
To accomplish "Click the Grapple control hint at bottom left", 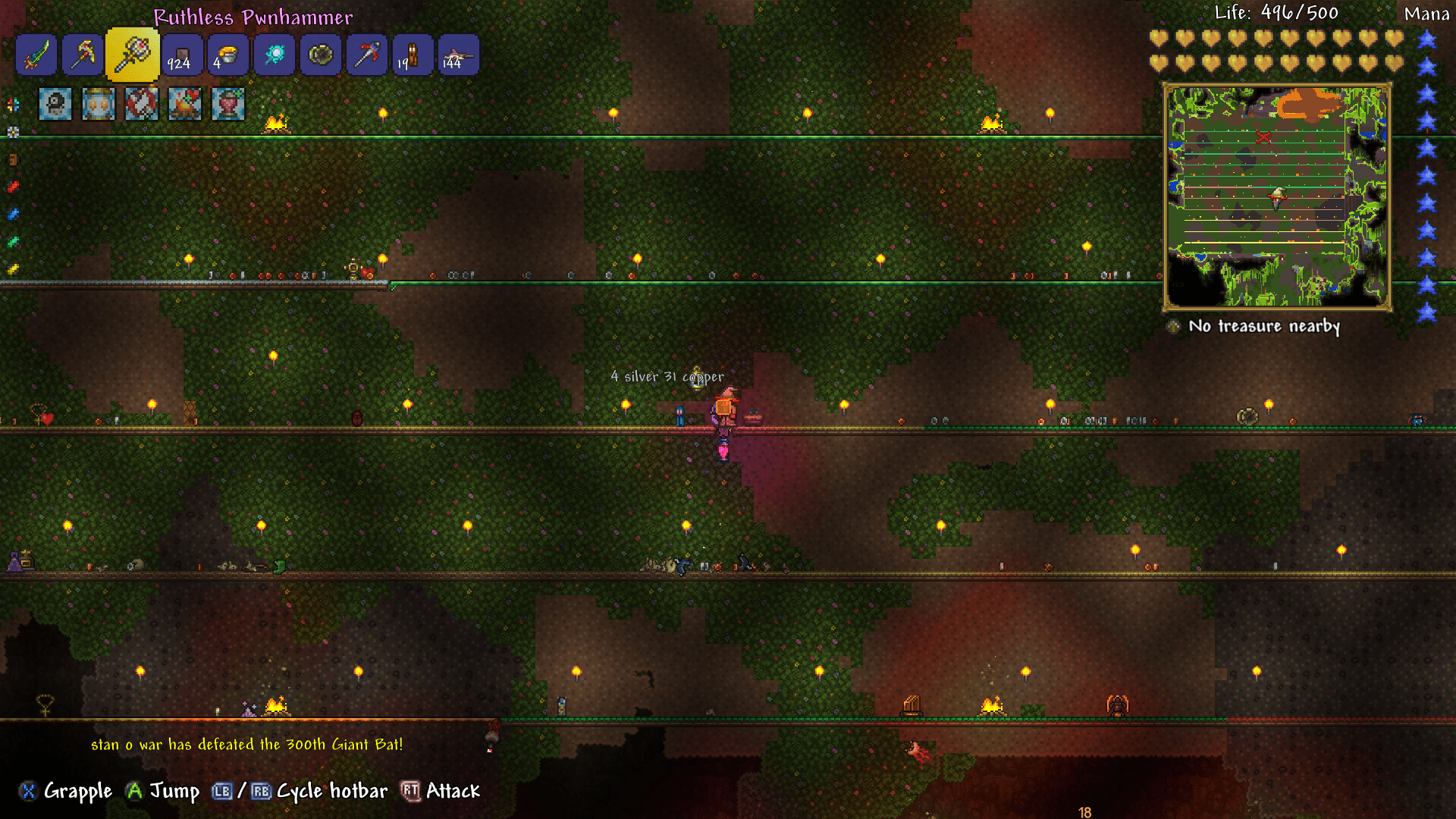I will (65, 791).
